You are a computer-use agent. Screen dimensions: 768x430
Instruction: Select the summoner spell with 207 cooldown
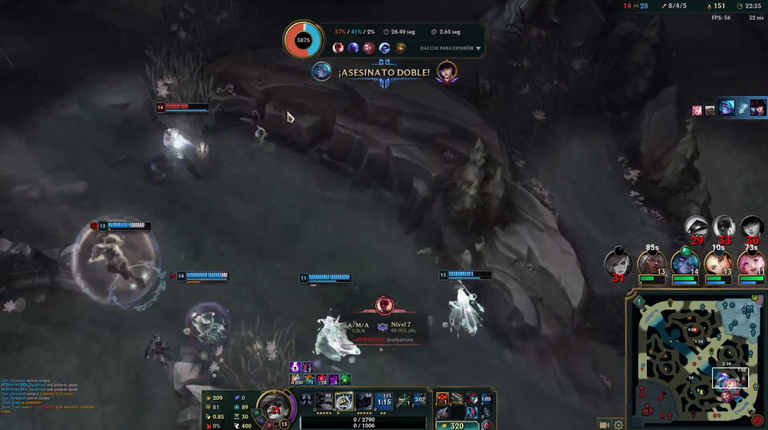(419, 401)
